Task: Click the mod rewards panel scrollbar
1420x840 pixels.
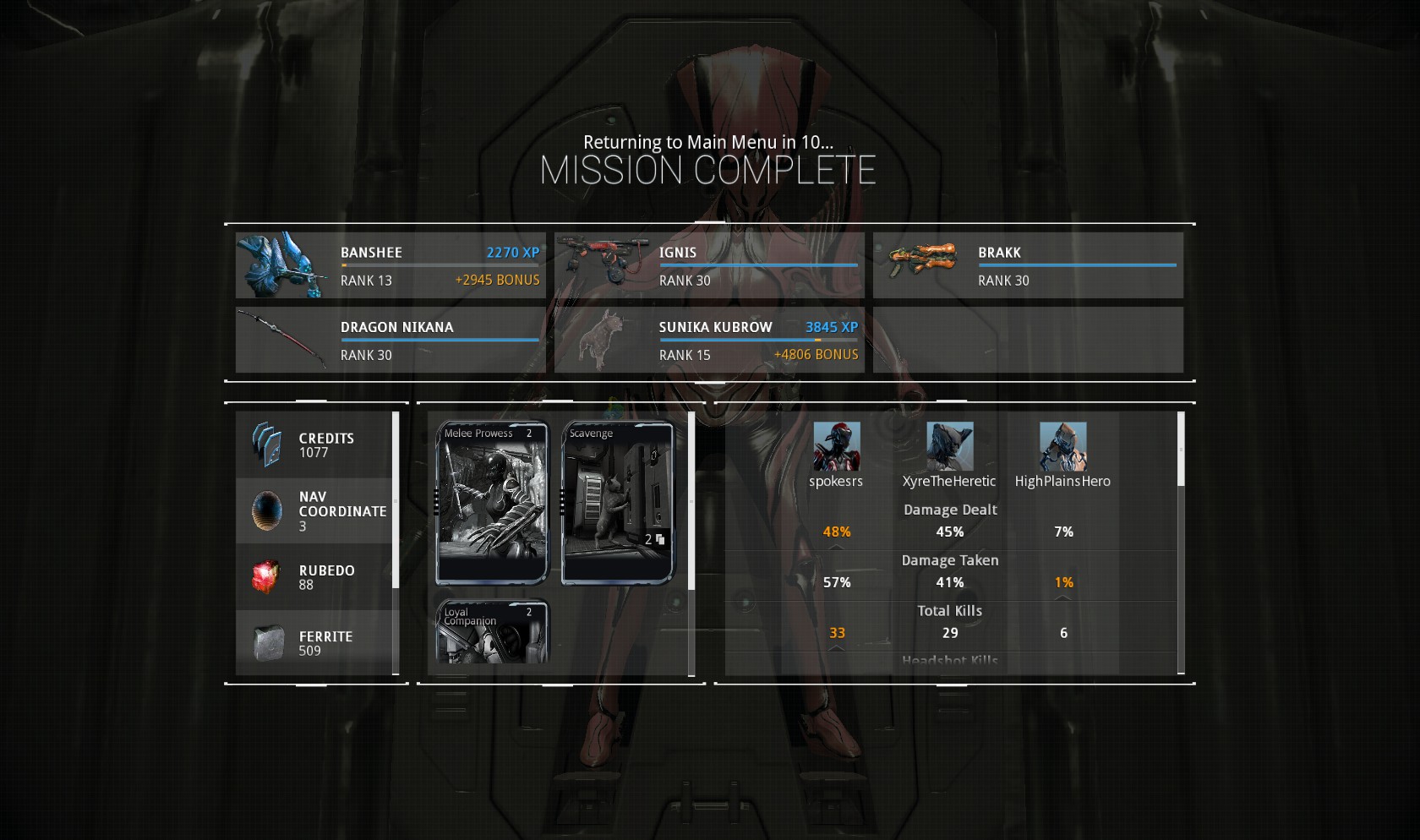Action: pyautogui.click(x=691, y=502)
